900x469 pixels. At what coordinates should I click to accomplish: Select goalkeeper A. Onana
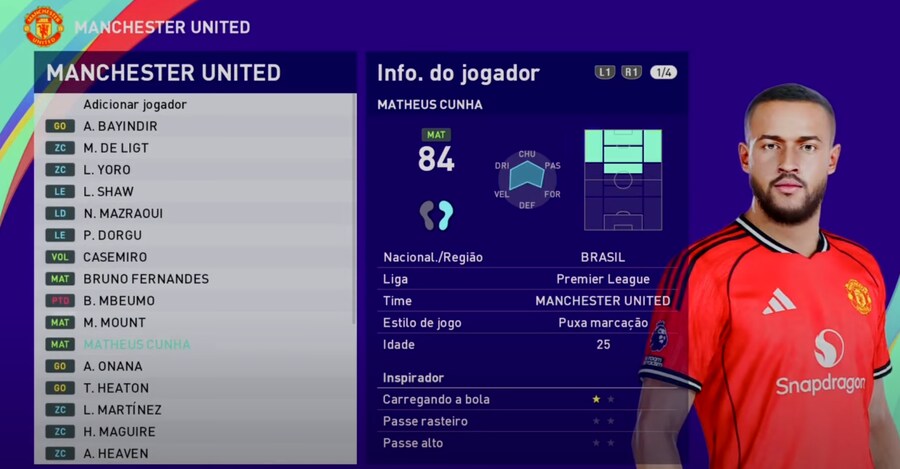pyautogui.click(x=113, y=366)
